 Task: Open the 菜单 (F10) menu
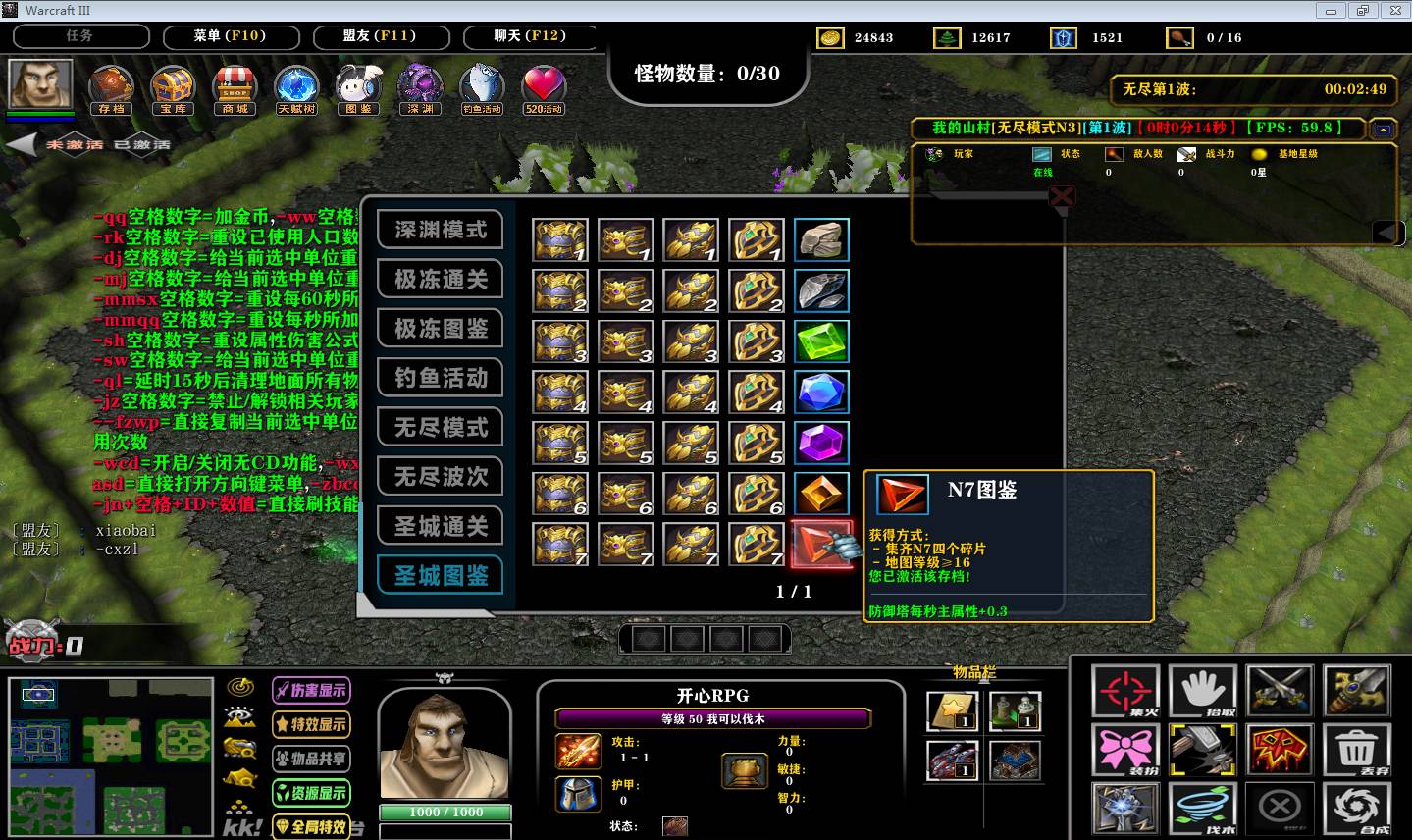(x=230, y=36)
